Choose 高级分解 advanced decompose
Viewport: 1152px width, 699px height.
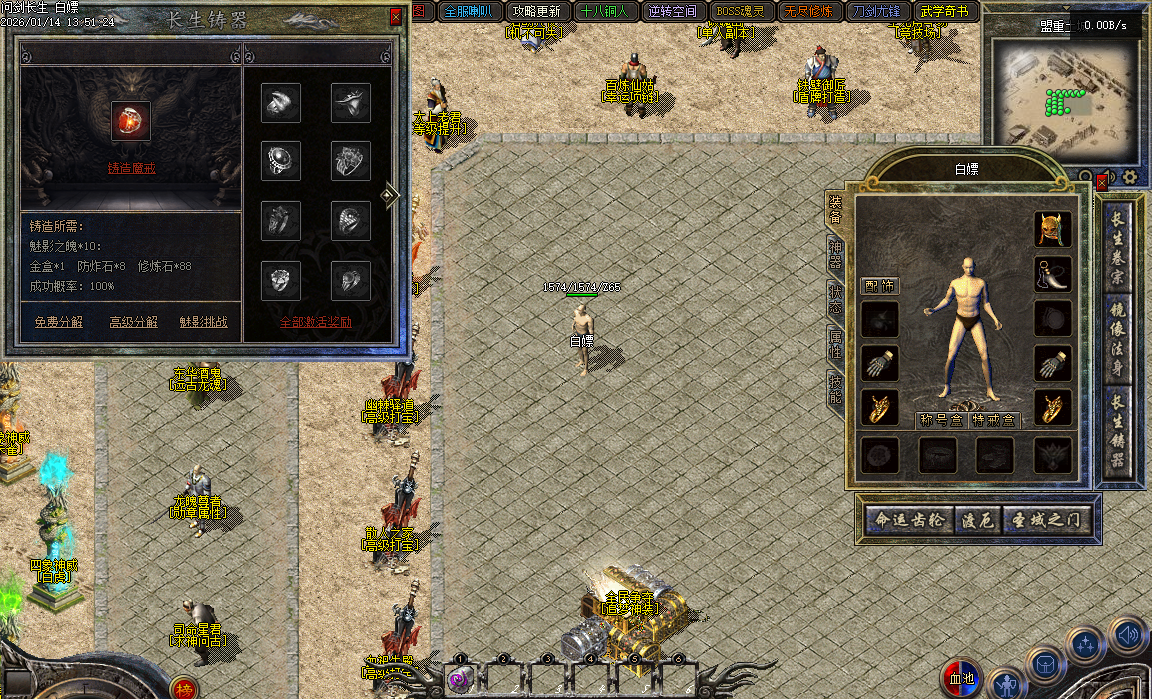pyautogui.click(x=133, y=322)
